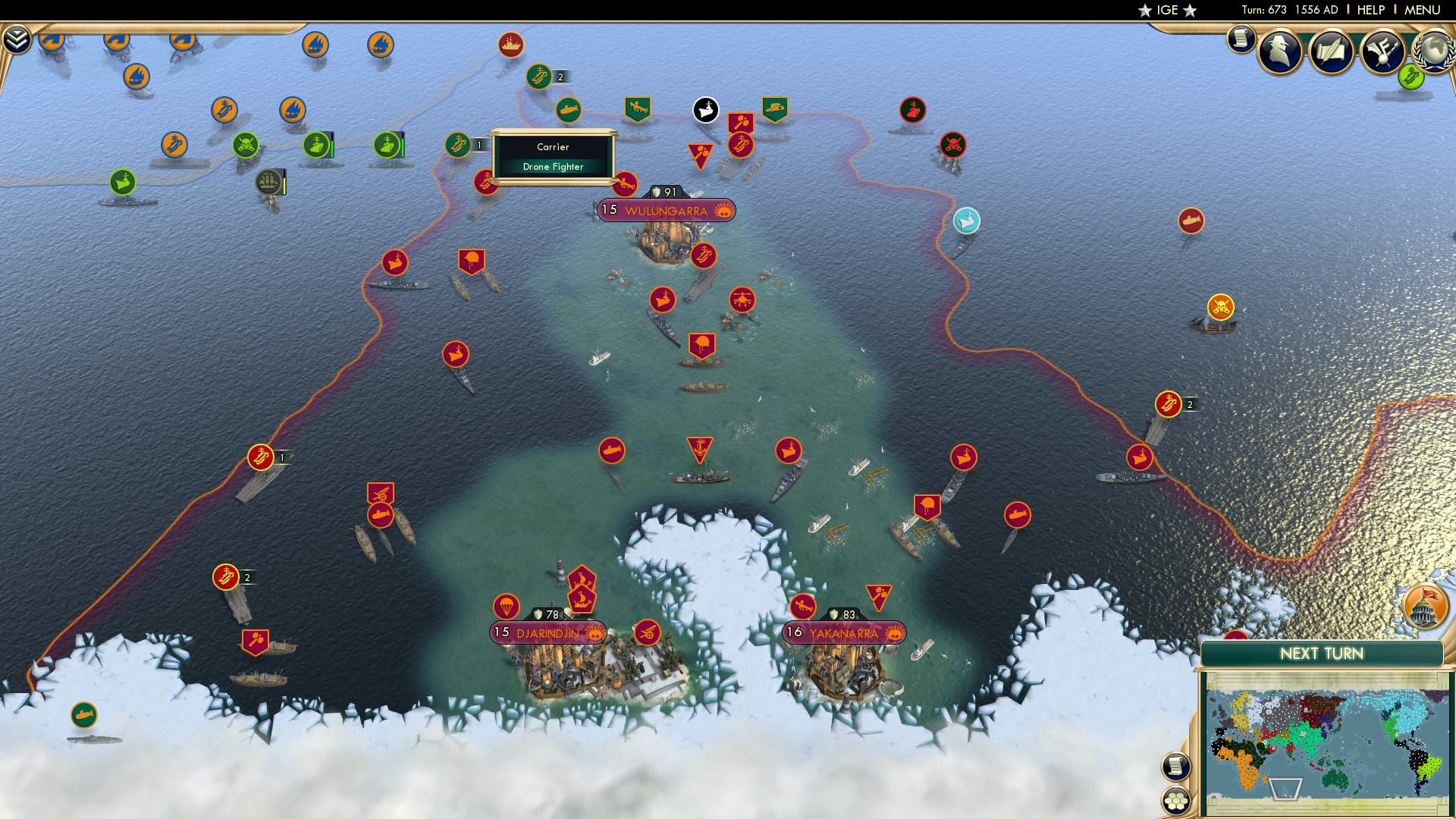1456x819 pixels.
Task: Select the green carrier flag beside the tooltip
Action: pyautogui.click(x=460, y=143)
